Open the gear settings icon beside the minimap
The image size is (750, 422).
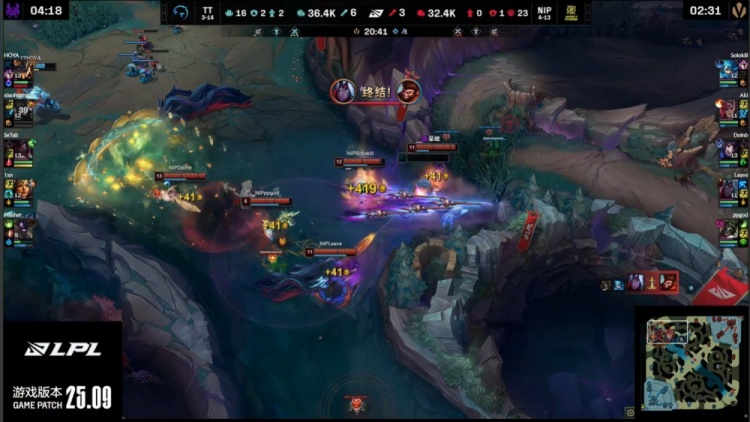[x=630, y=411]
